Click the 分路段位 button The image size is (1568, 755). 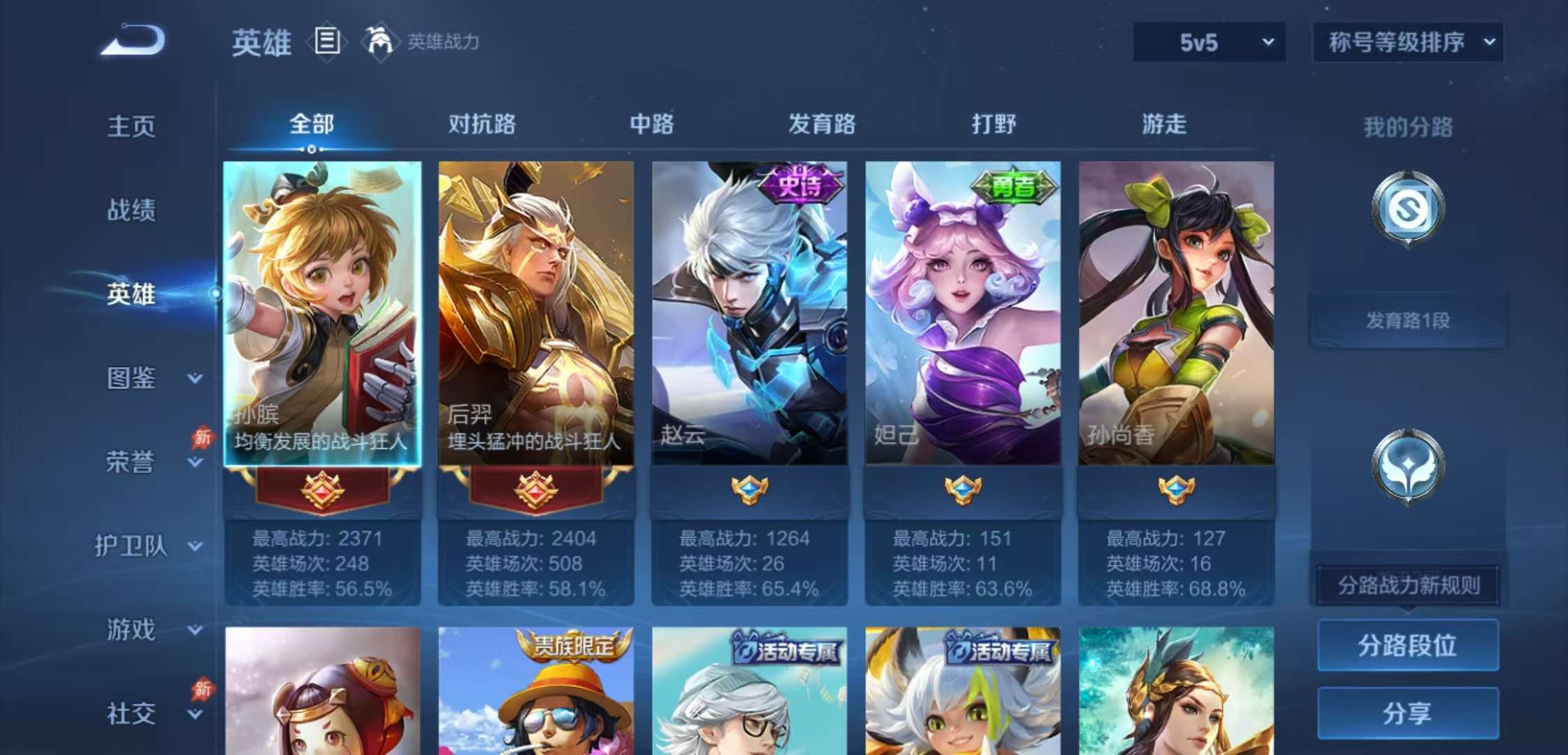1408,647
